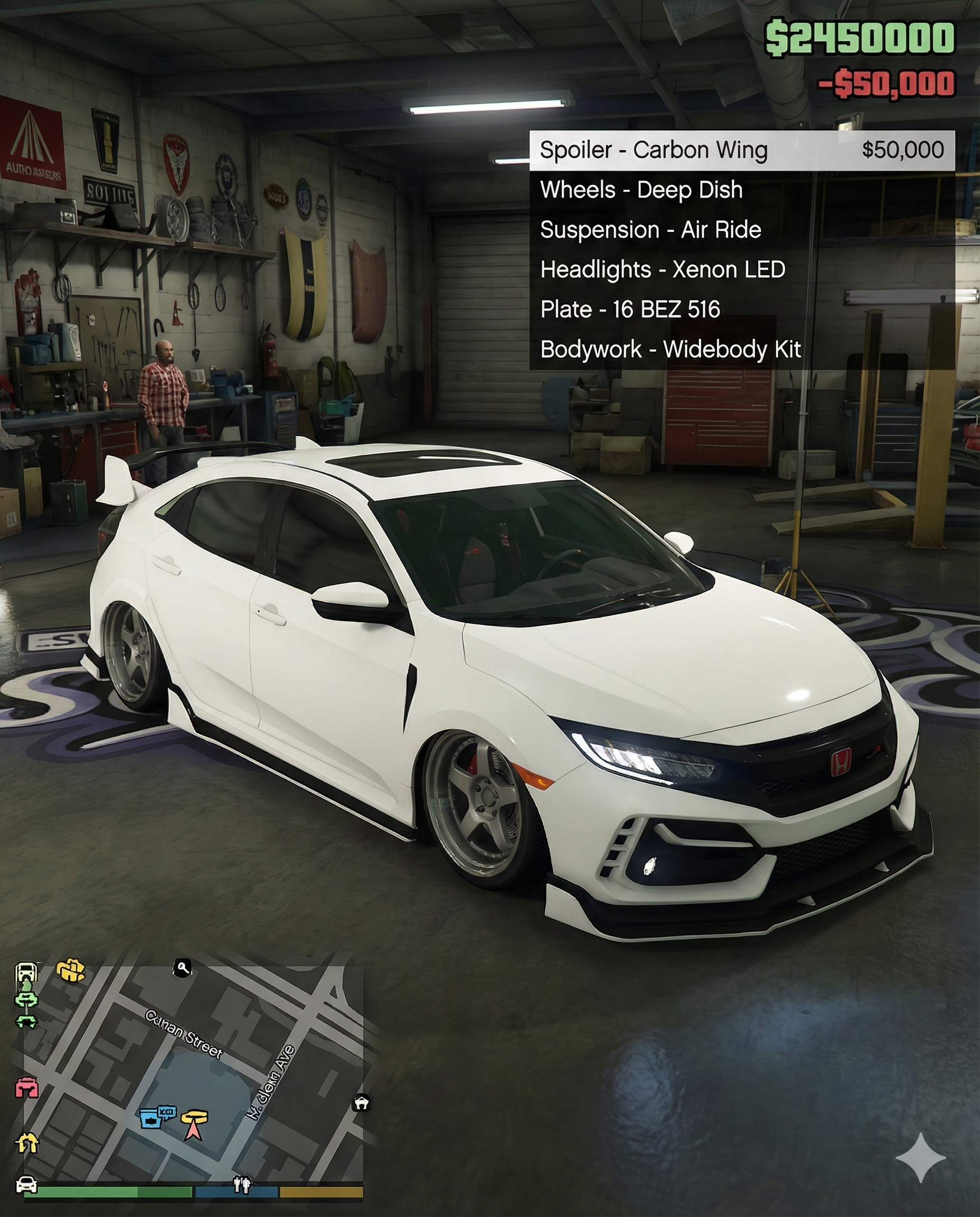The width and height of the screenshot is (980, 1217).
Task: Click the white house marker on minimap
Action: pyautogui.click(x=361, y=1102)
